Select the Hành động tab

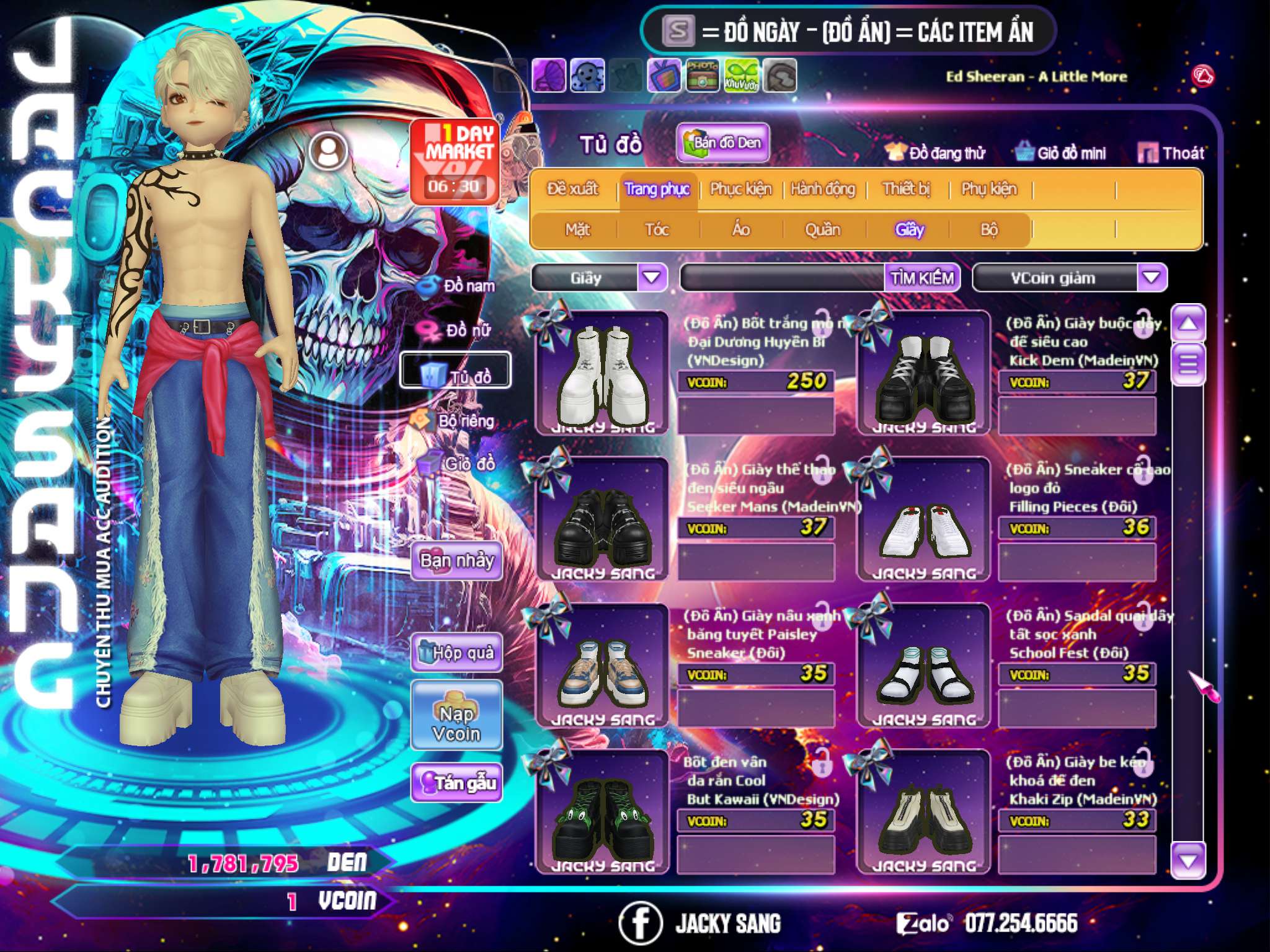click(822, 189)
